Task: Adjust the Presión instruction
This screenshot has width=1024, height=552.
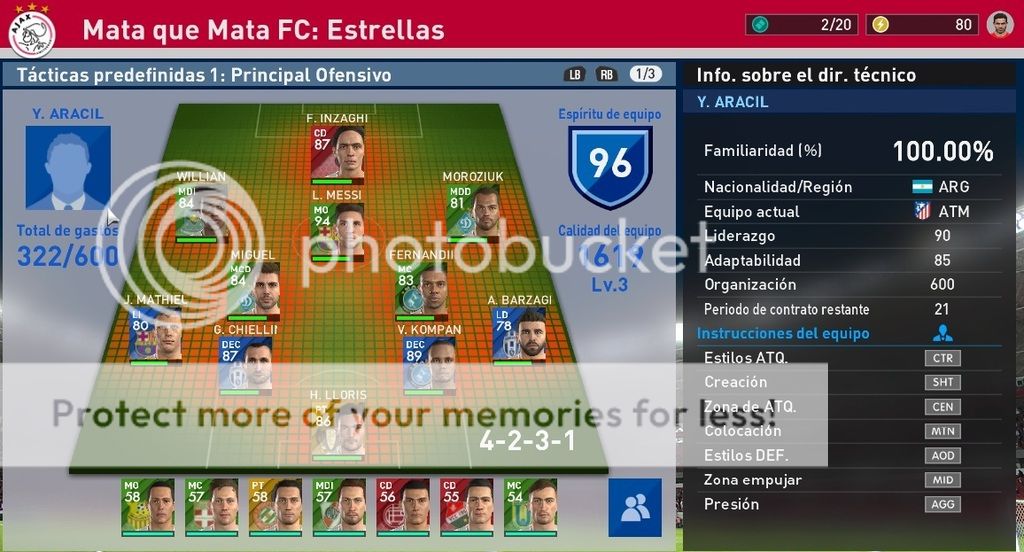Action: pos(942,505)
